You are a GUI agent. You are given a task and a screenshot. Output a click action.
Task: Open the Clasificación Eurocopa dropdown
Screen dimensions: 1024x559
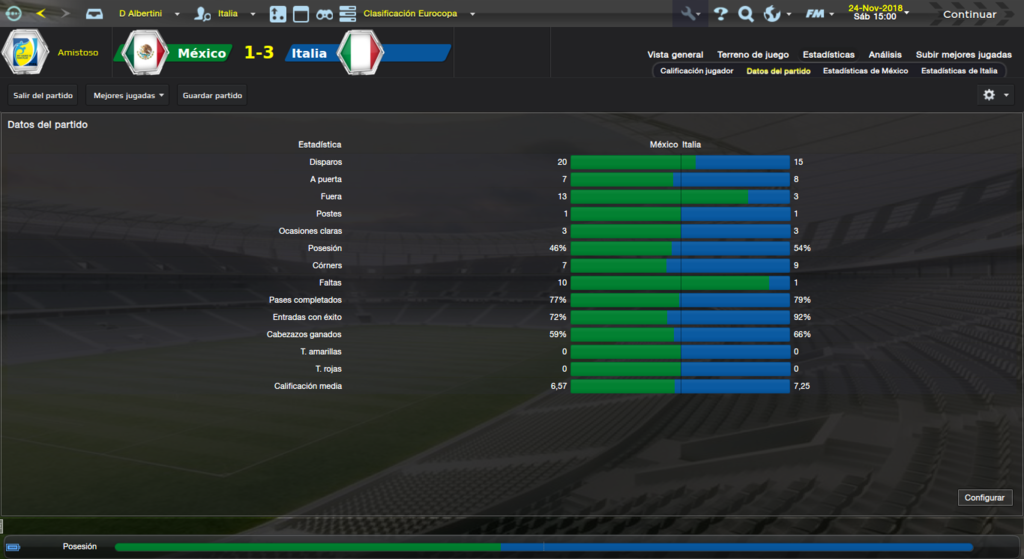pyautogui.click(x=419, y=14)
